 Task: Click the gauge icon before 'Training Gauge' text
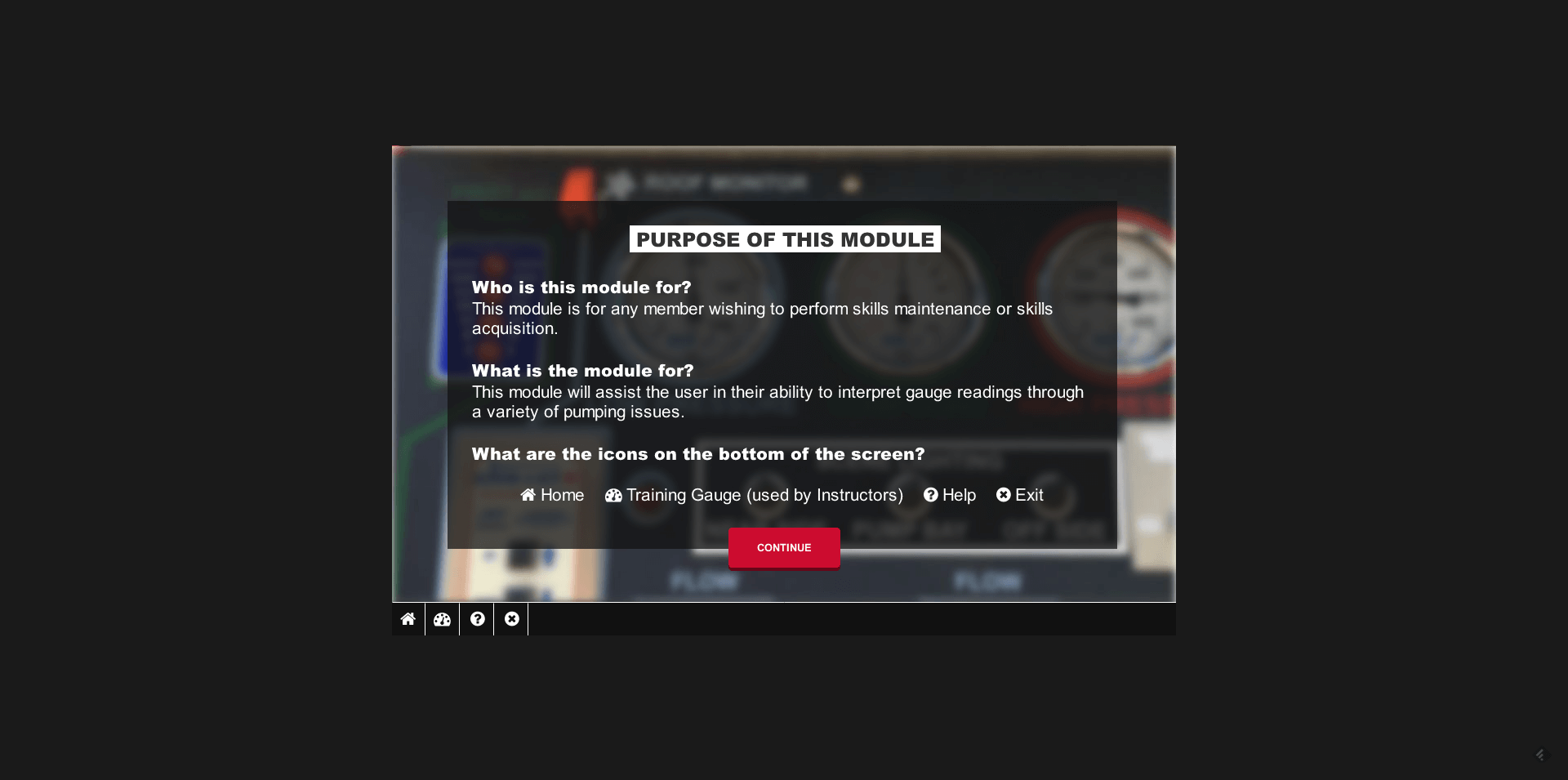tap(612, 495)
